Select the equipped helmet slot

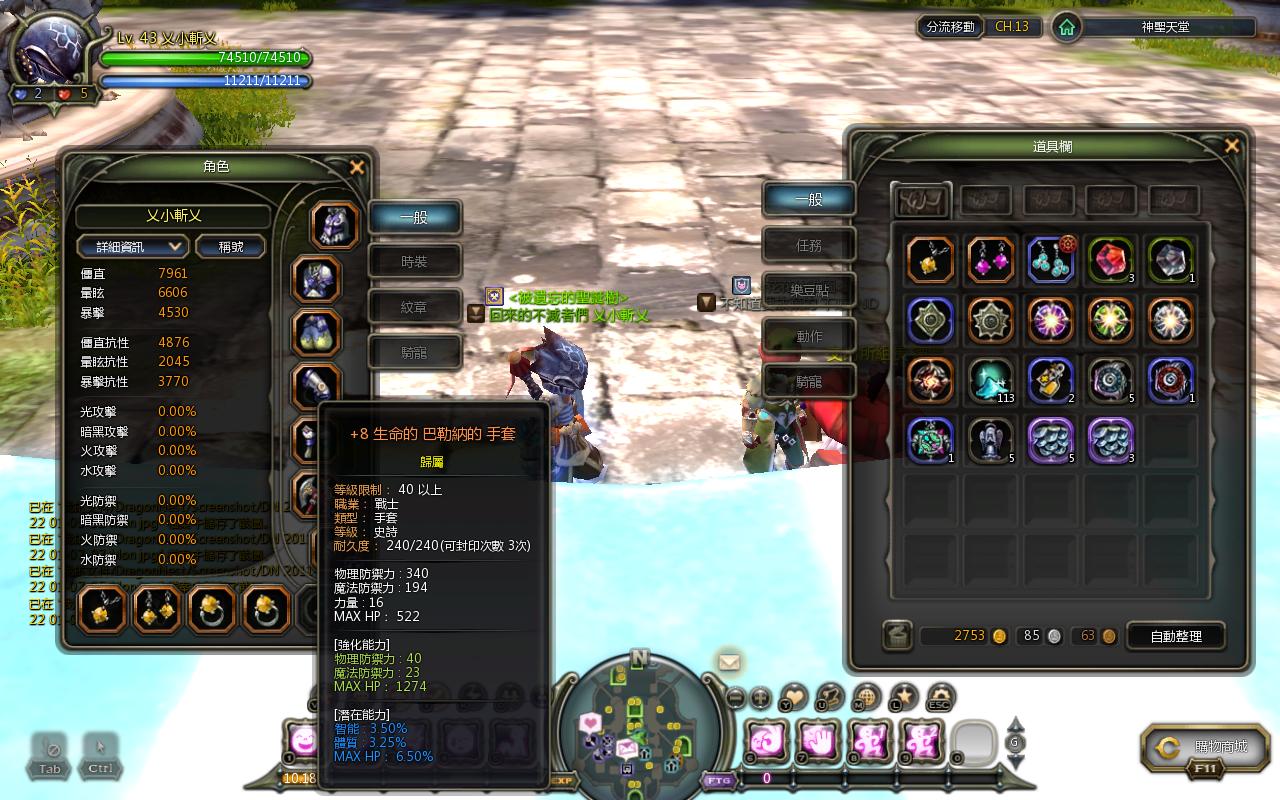pos(334,226)
